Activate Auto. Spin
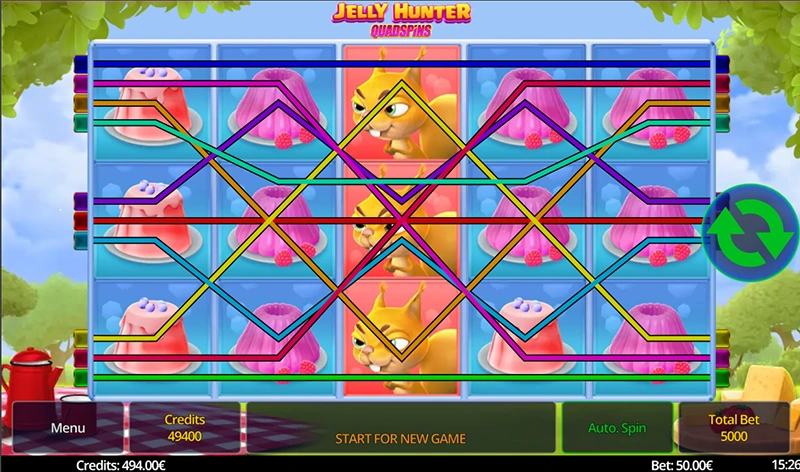This screenshot has width=800, height=472. click(616, 428)
